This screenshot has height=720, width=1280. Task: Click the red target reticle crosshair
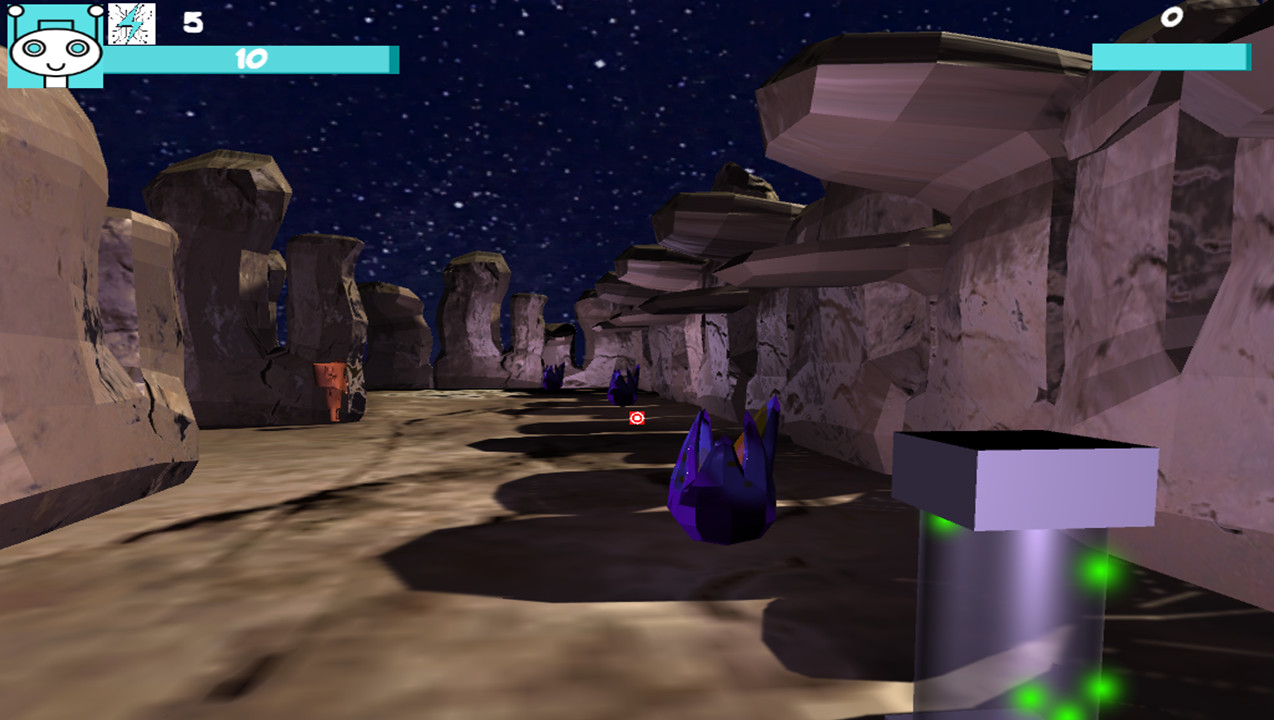pos(637,418)
